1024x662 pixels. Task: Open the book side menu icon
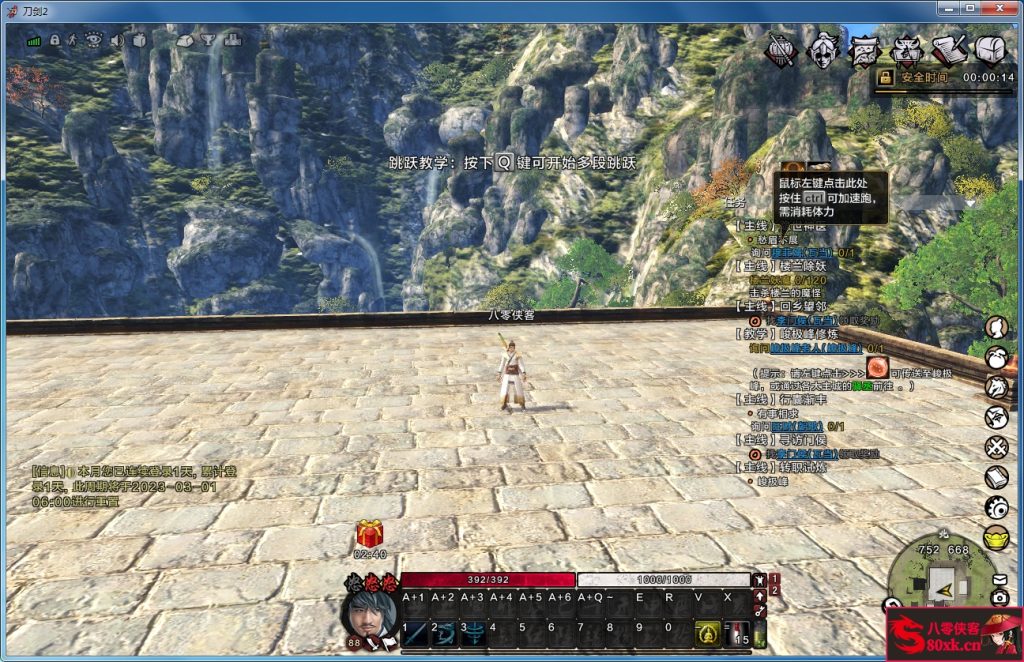(996, 477)
